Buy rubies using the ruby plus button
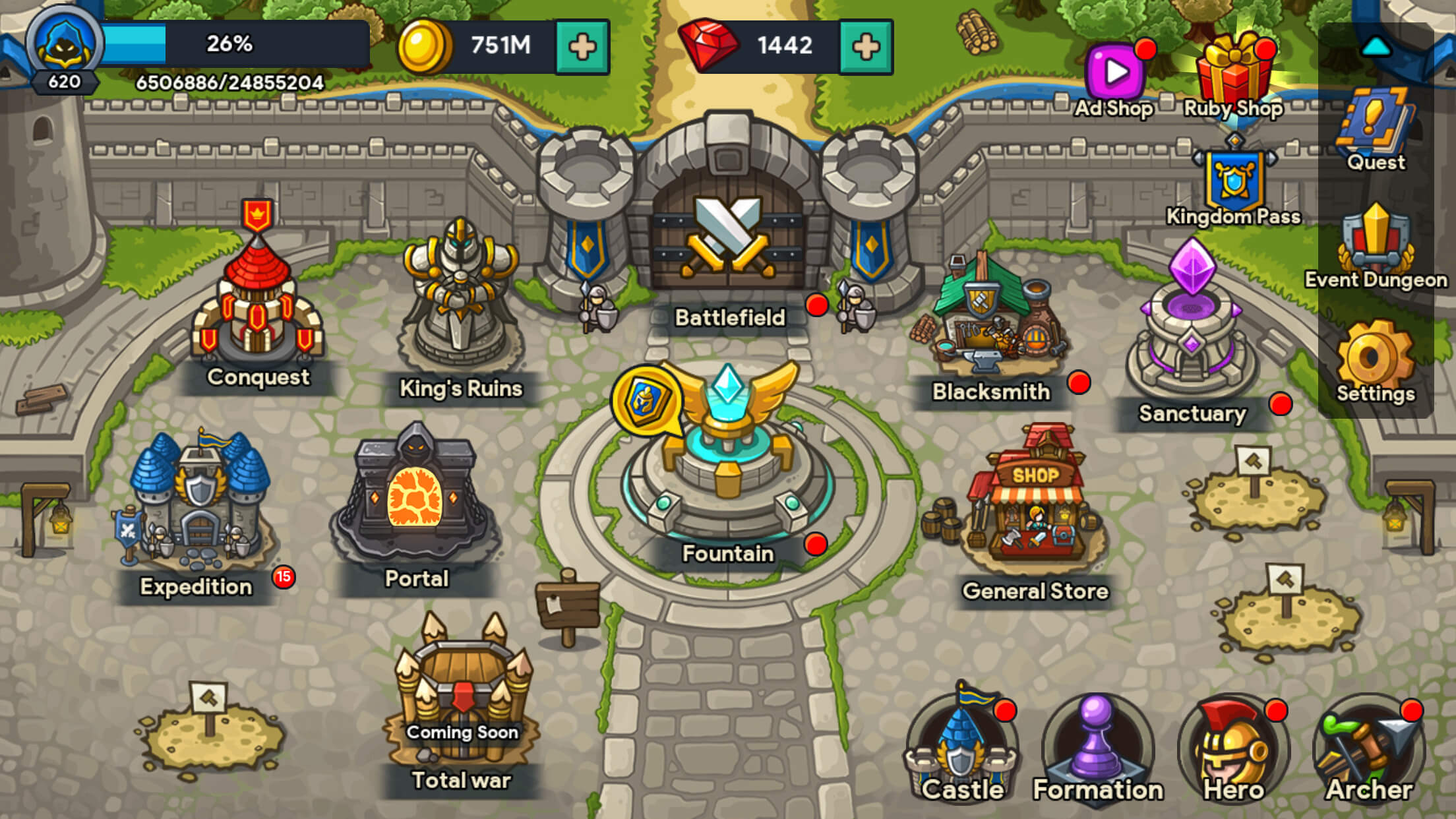1456x819 pixels. [x=866, y=47]
